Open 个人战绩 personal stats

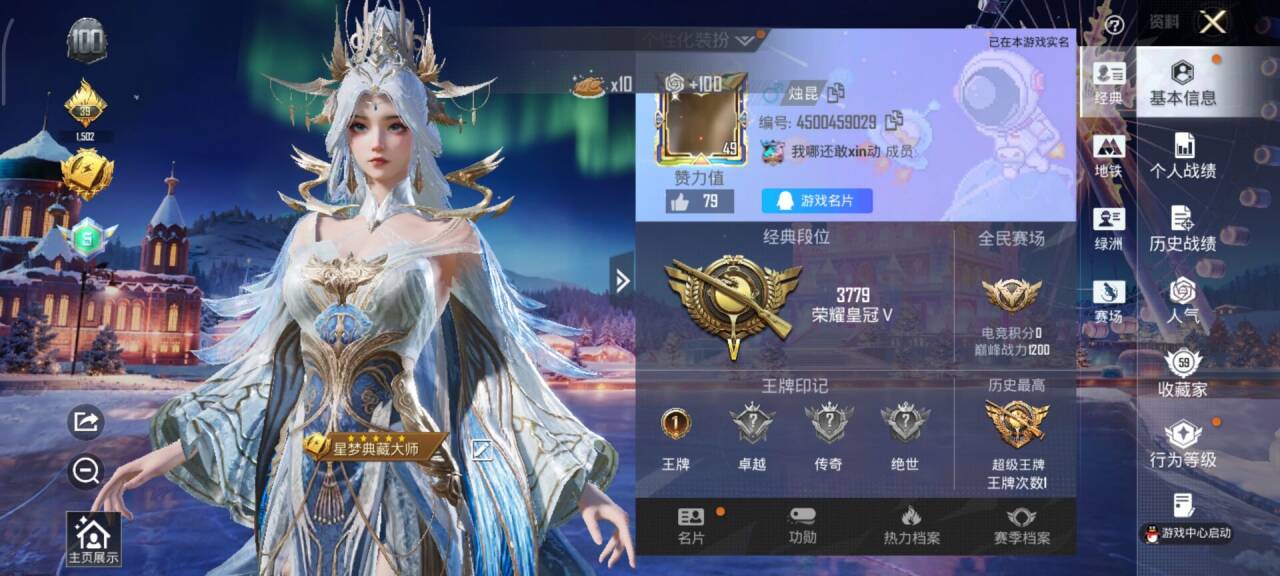point(1183,157)
